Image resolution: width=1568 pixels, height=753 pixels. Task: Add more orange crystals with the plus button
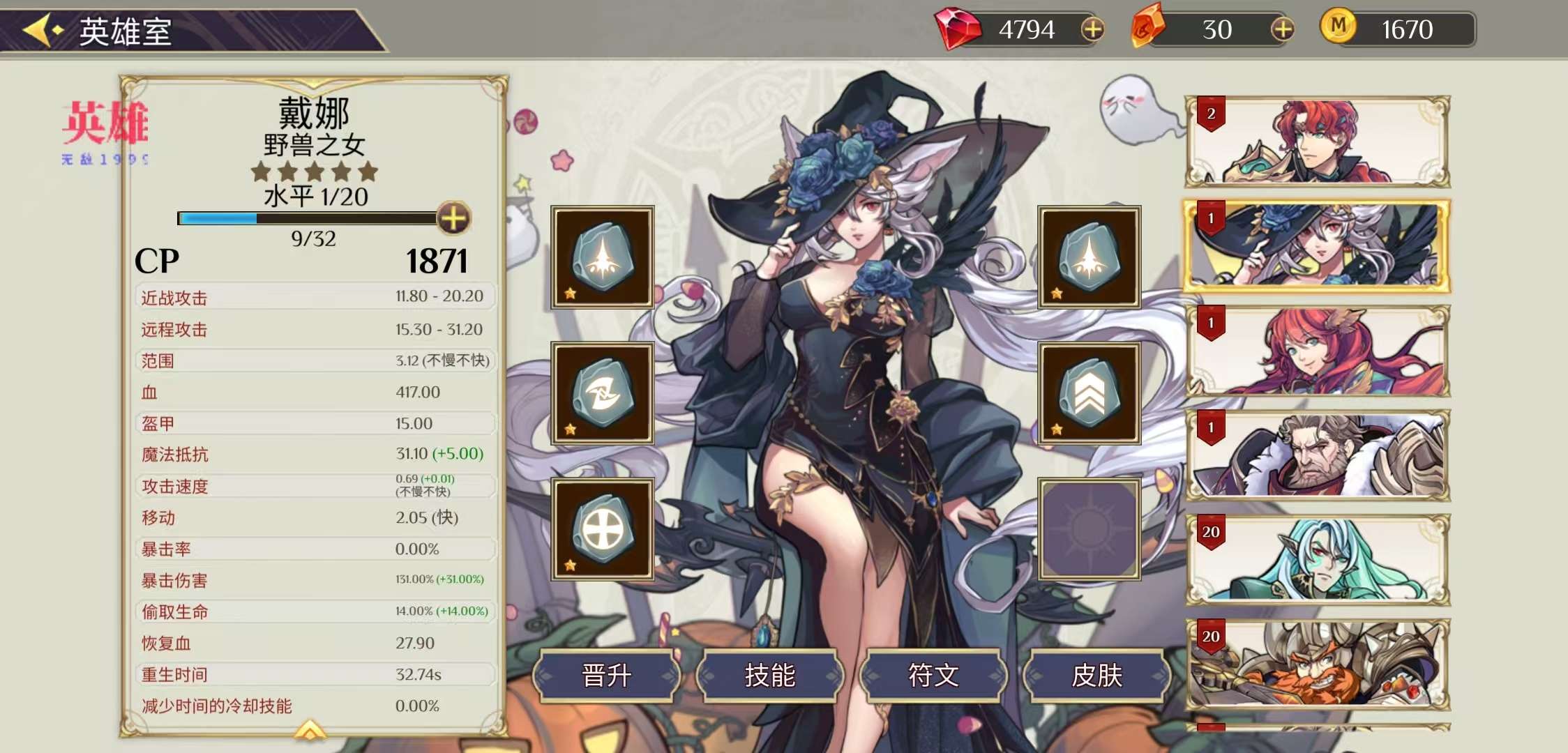click(1282, 29)
